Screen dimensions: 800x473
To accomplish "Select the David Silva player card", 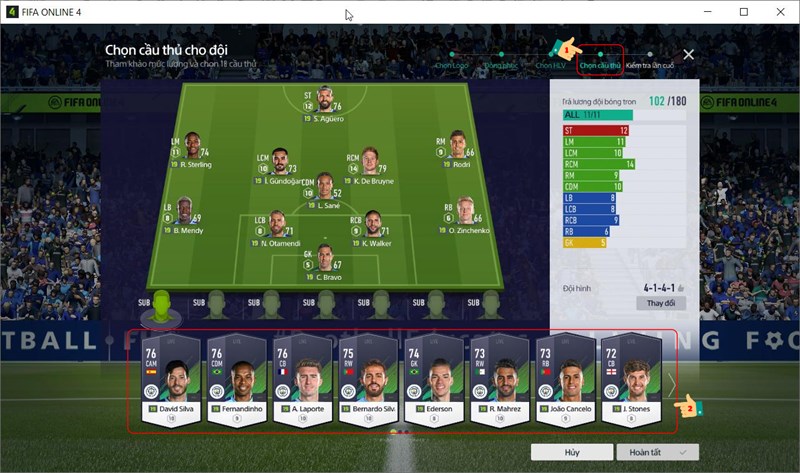I will click(171, 382).
